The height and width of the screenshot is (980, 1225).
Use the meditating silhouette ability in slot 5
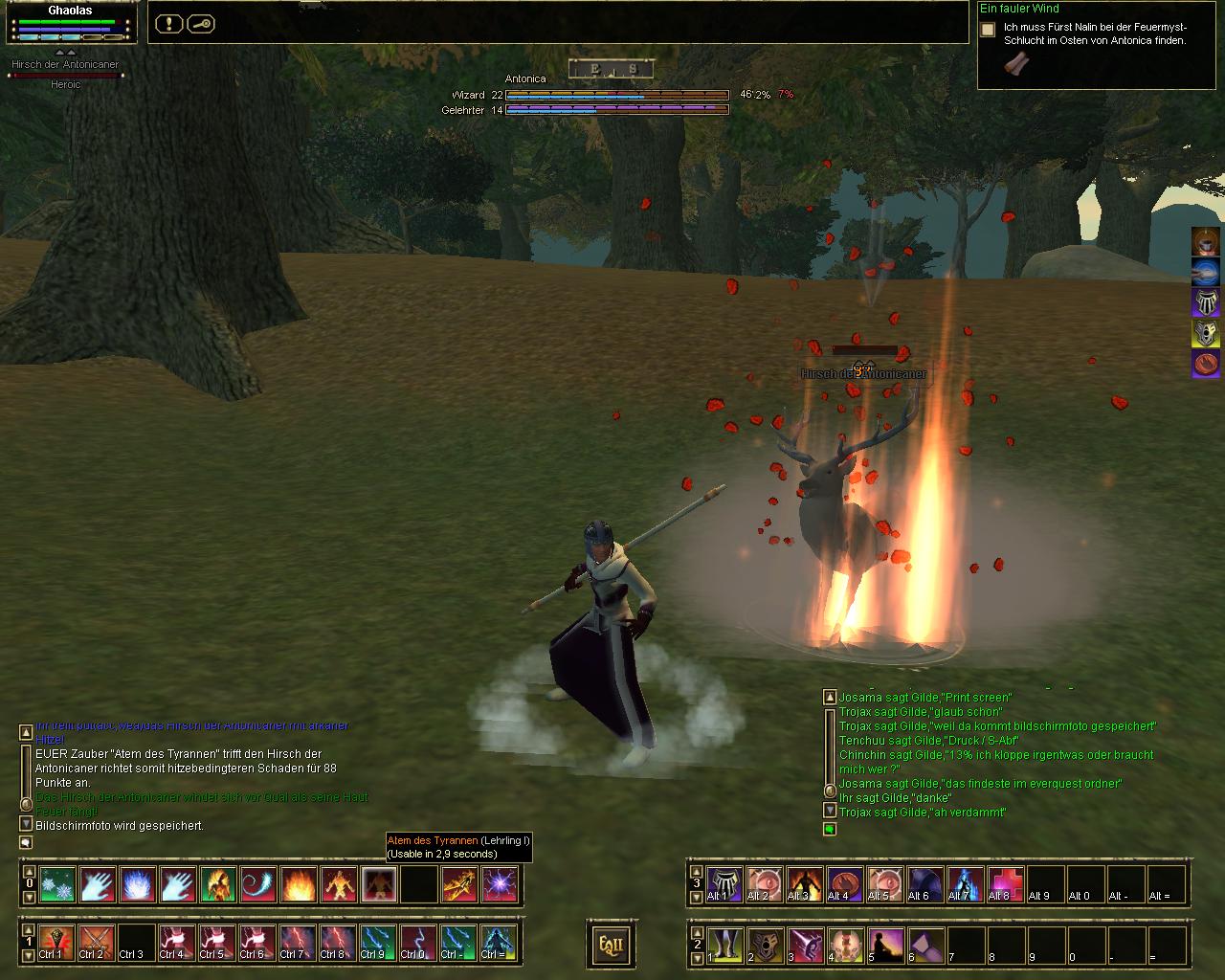point(885,945)
